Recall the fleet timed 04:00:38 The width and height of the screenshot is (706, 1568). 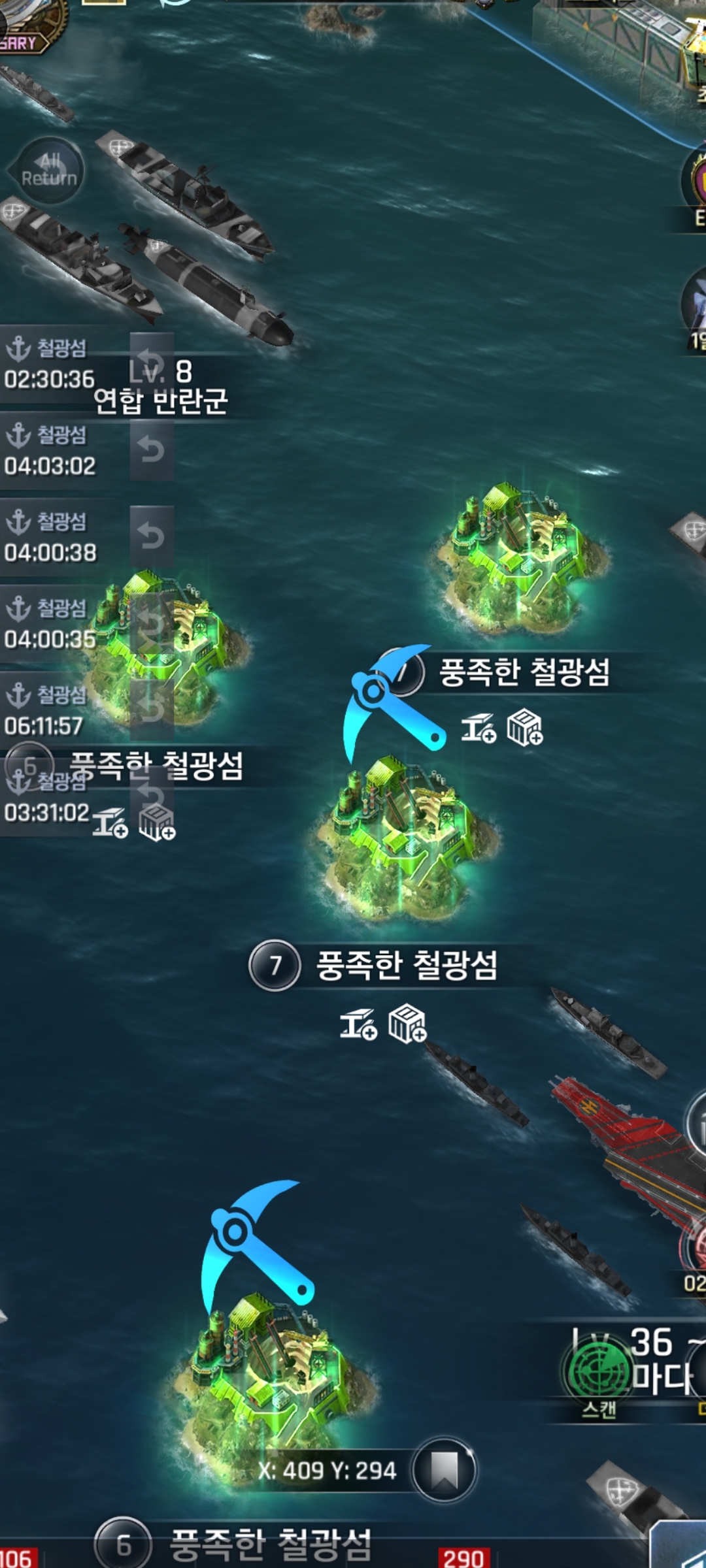point(152,536)
